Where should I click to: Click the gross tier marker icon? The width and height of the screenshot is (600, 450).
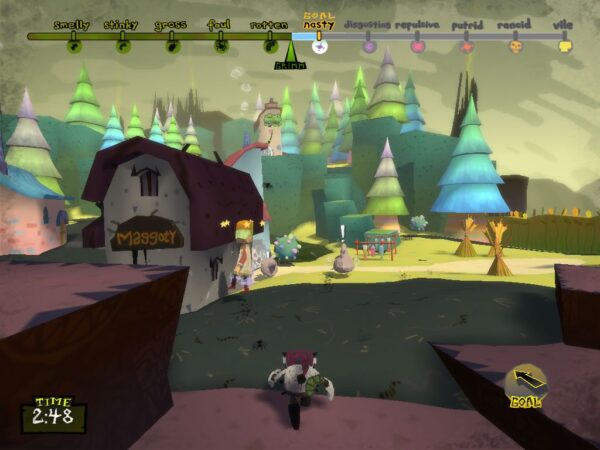tap(172, 45)
